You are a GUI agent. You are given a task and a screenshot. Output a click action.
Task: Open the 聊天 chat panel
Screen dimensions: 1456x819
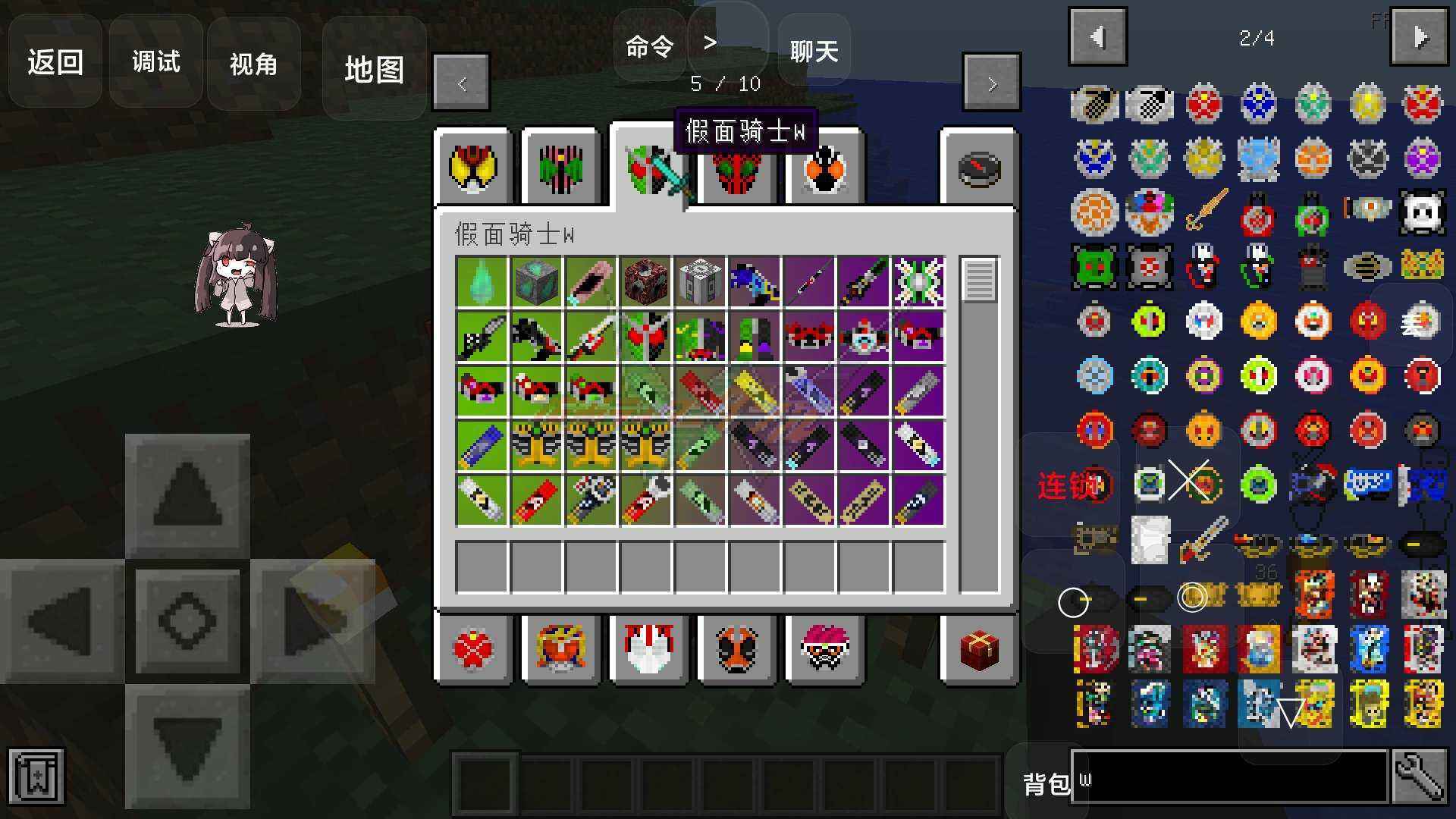click(813, 50)
